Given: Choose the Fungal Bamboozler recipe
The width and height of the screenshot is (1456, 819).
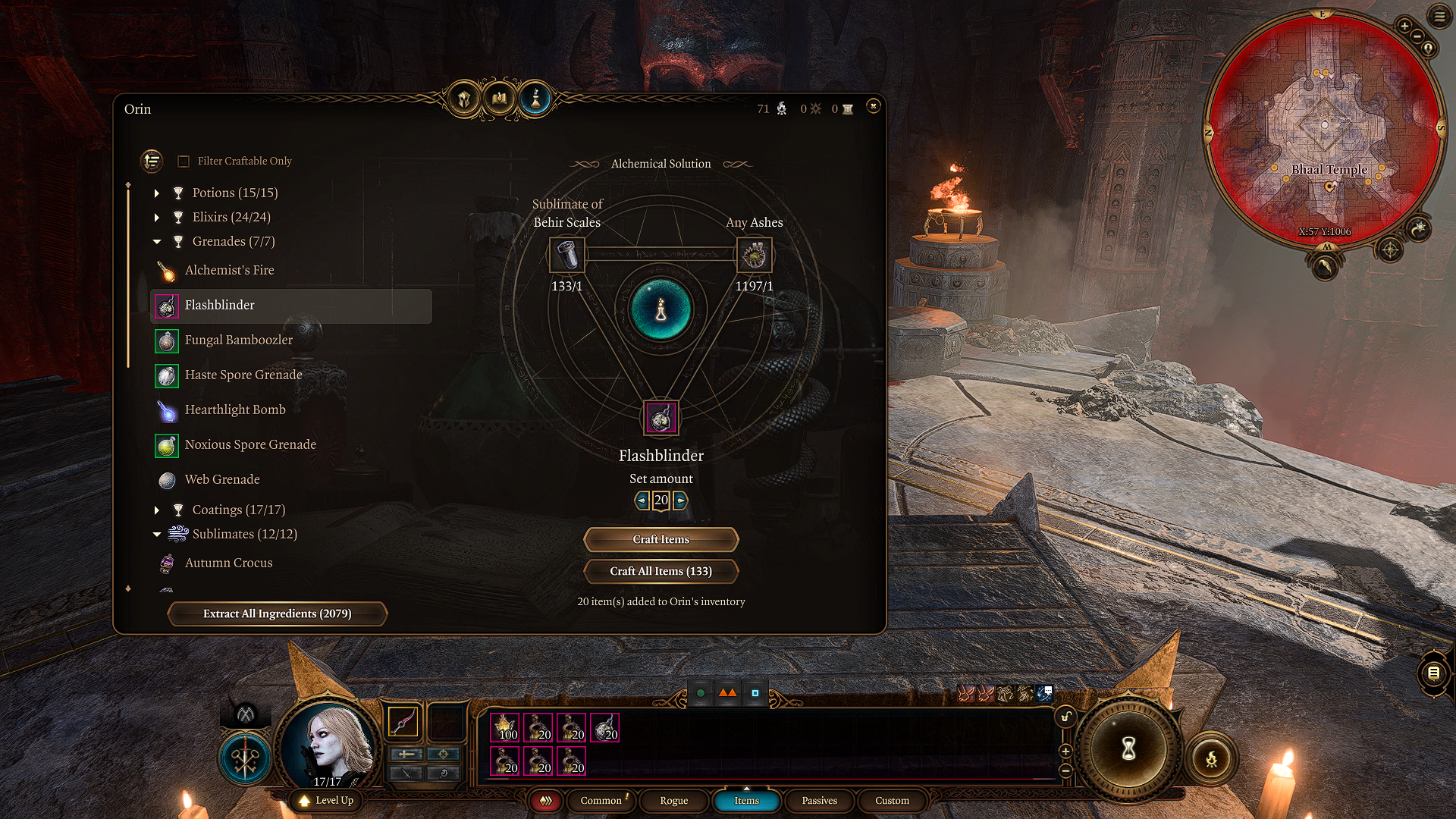Looking at the screenshot, I should coord(238,340).
